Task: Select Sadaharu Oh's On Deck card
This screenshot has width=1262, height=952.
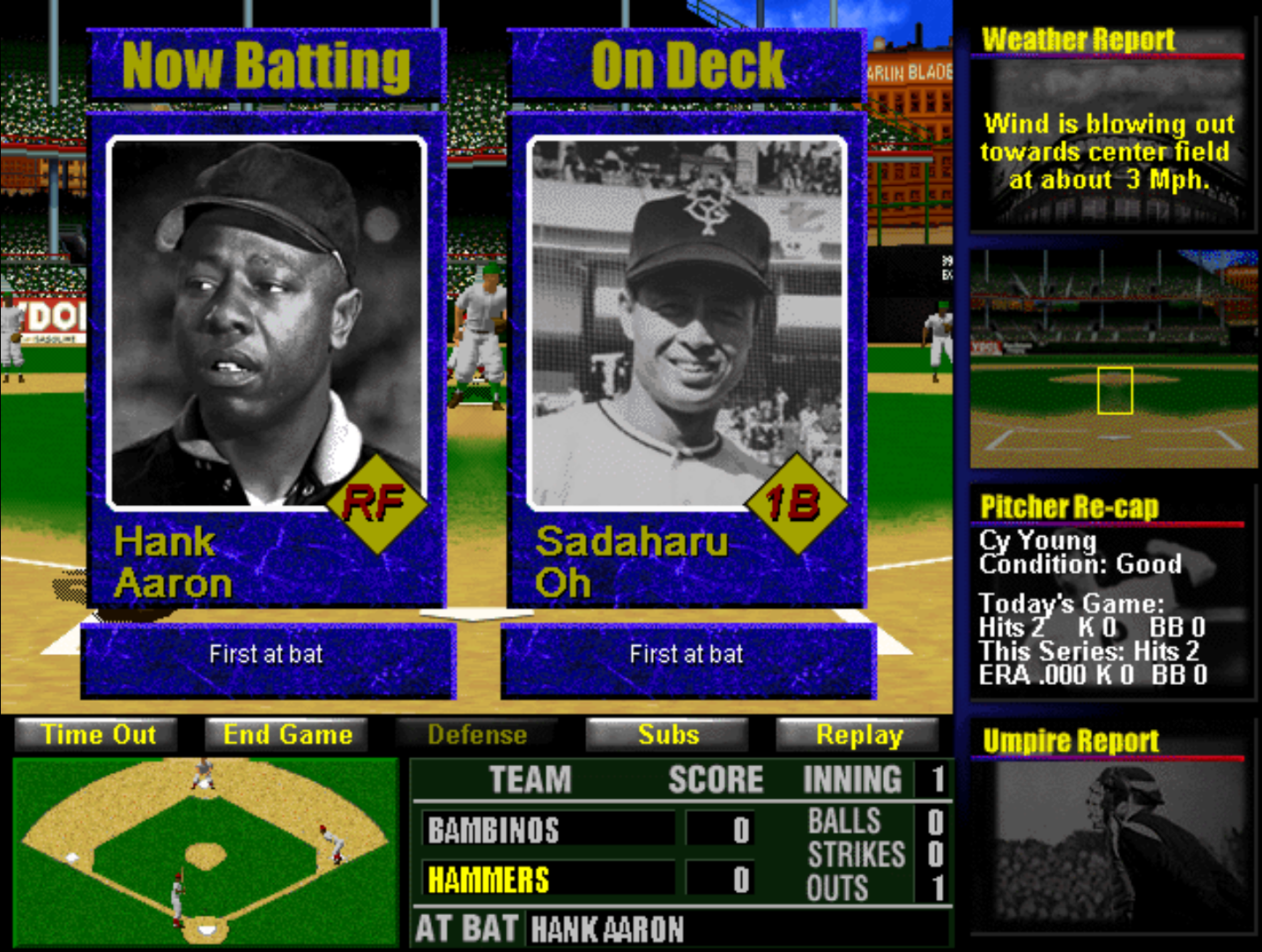Action: click(687, 361)
